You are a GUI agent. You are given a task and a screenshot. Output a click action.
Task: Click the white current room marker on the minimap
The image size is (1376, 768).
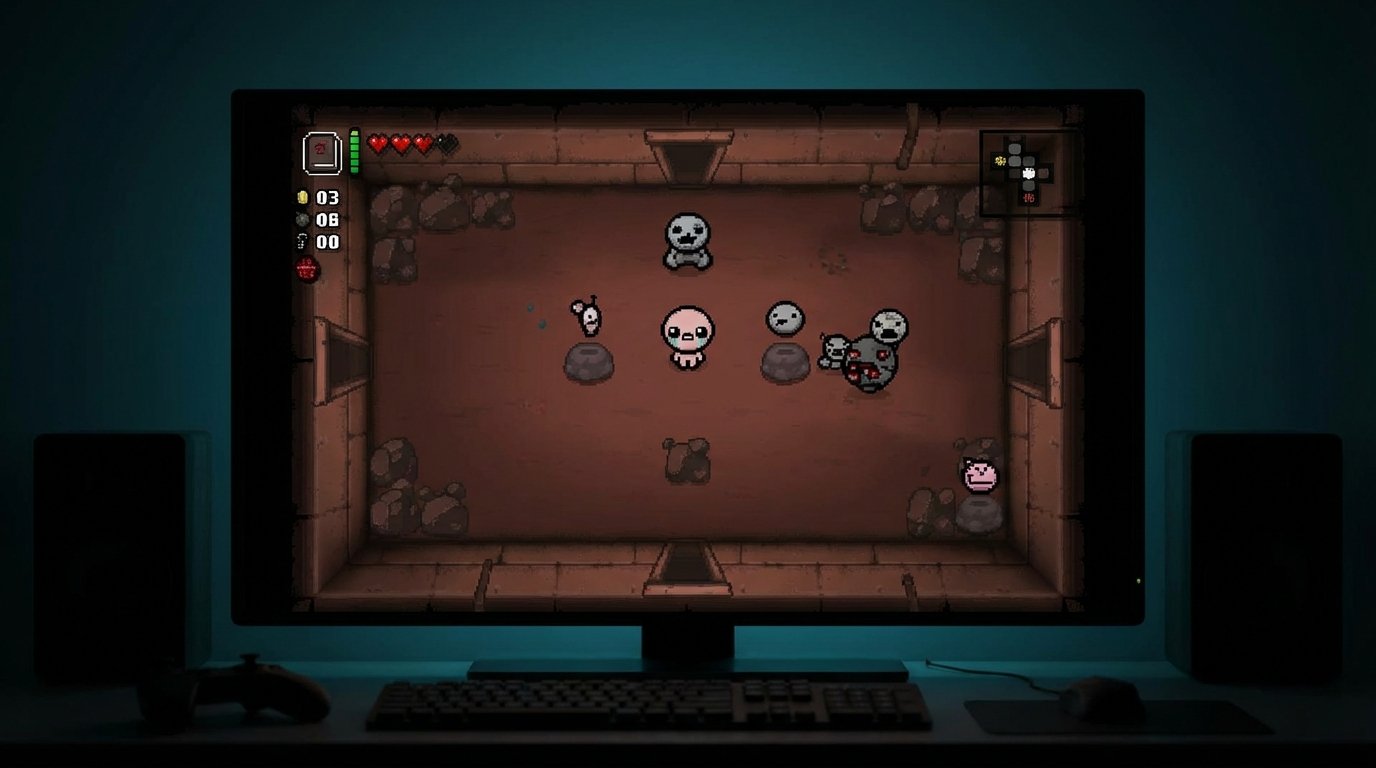click(x=1028, y=173)
